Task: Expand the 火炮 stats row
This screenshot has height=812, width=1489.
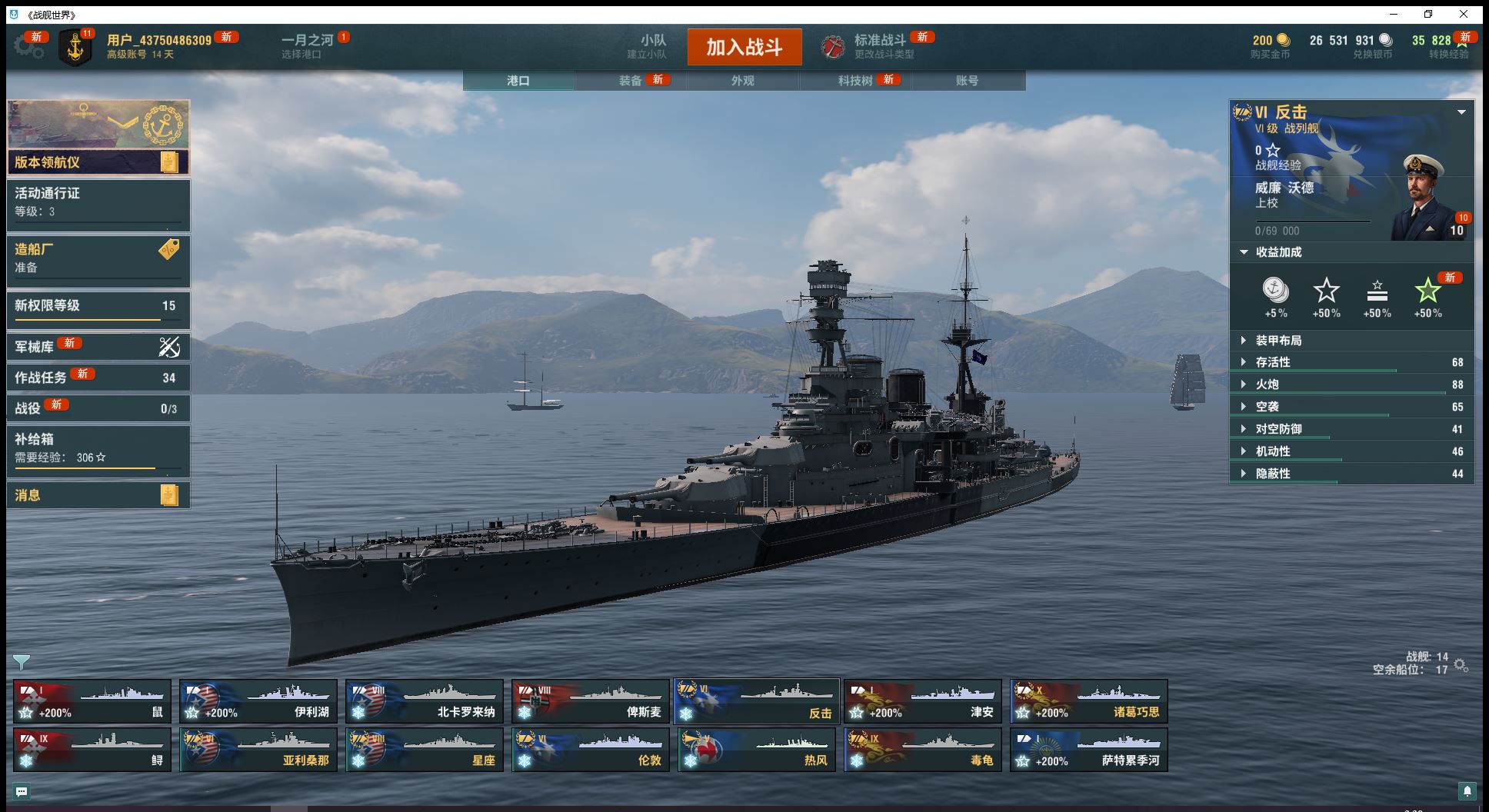Action: (x=1267, y=384)
